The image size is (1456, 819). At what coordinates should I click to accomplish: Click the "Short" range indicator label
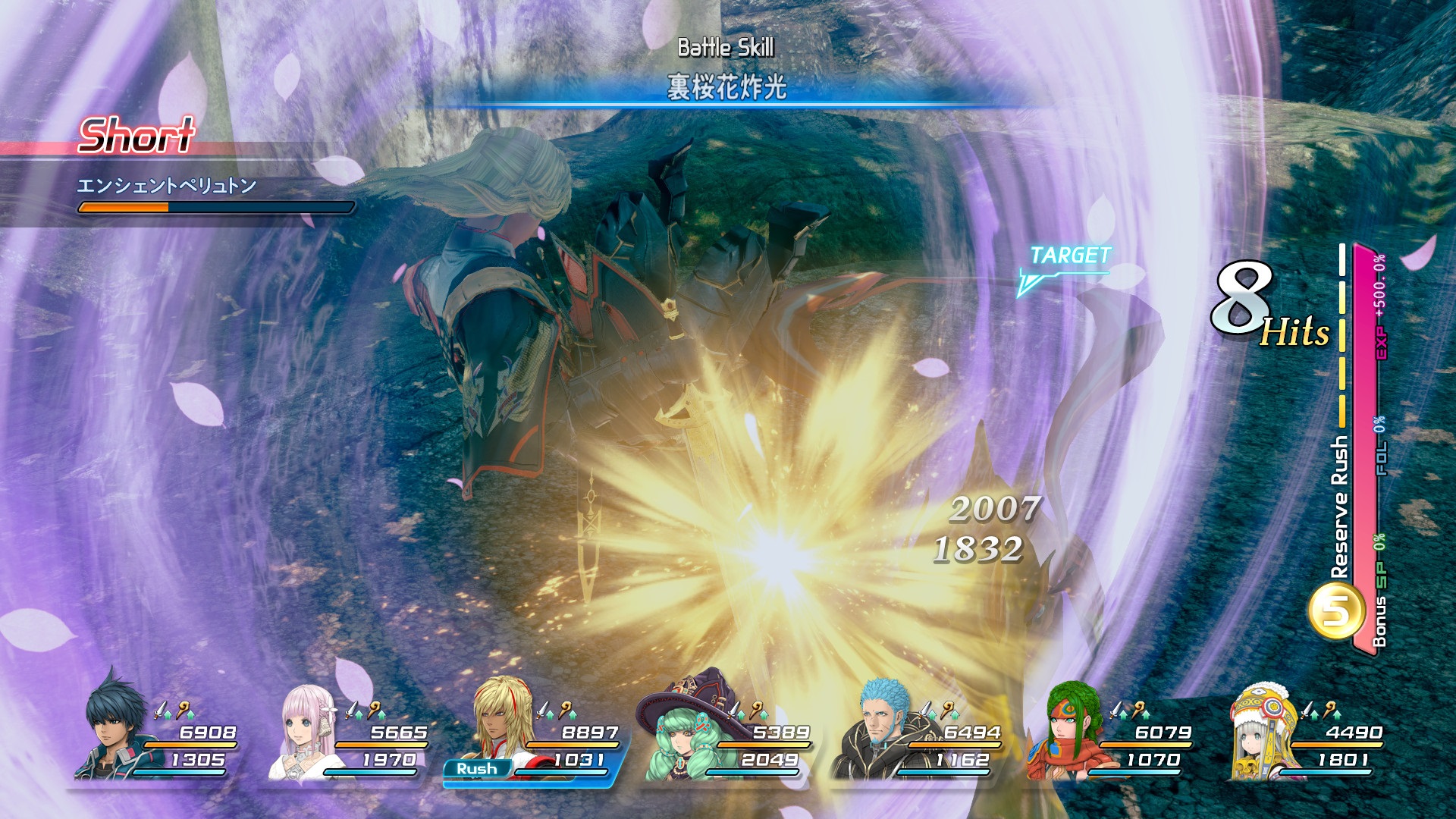[x=136, y=136]
